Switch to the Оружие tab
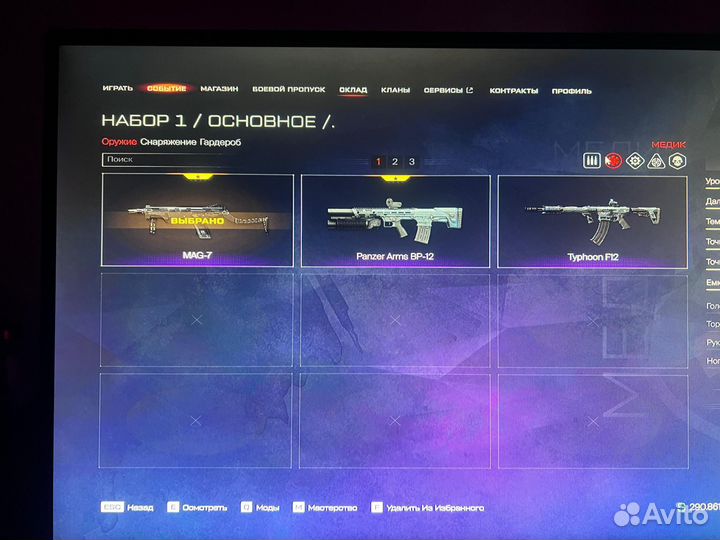 click(x=119, y=142)
